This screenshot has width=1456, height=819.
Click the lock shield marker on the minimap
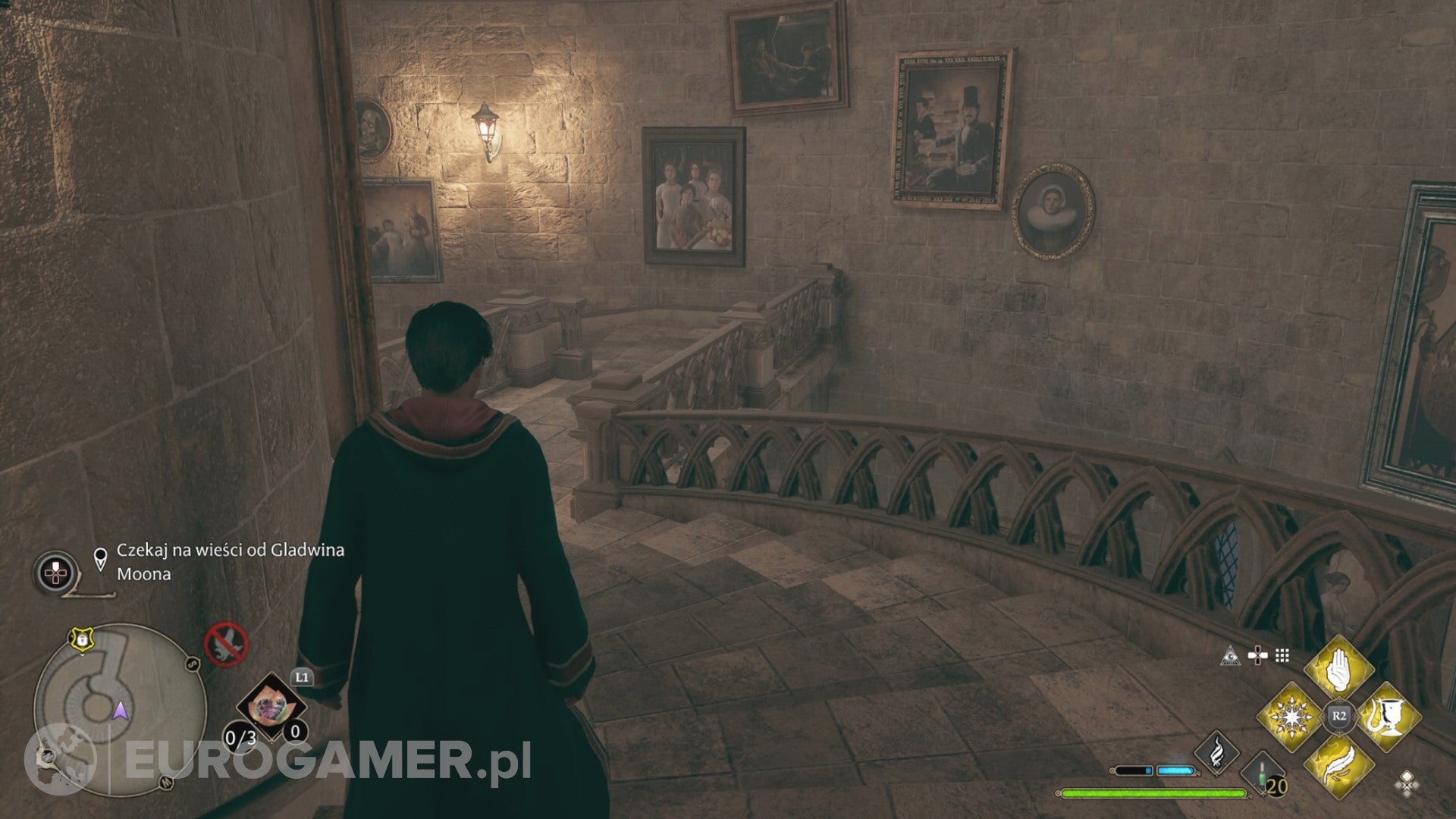tap(82, 638)
